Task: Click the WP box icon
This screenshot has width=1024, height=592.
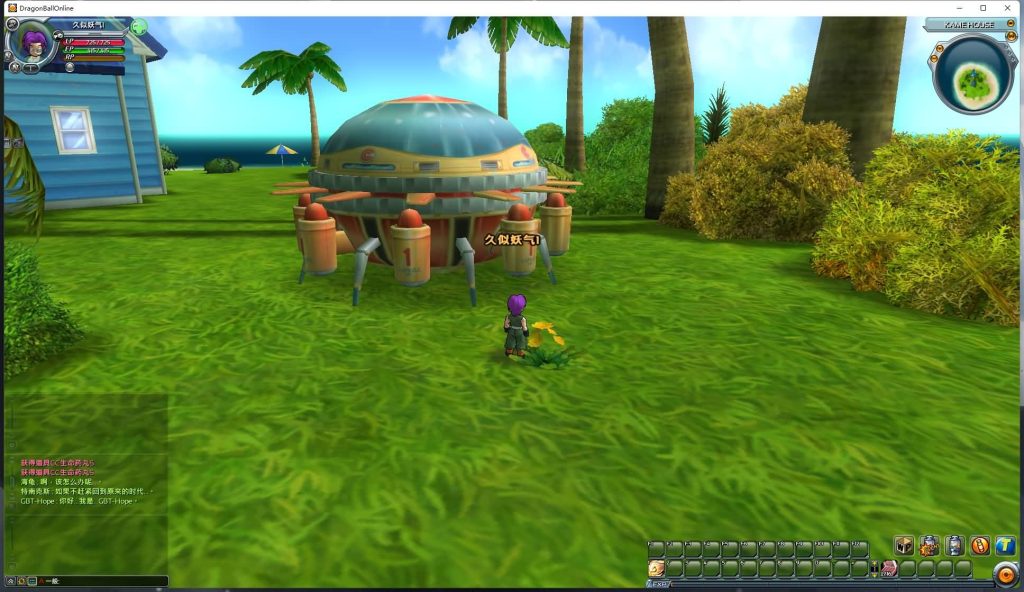Action: [x=904, y=546]
